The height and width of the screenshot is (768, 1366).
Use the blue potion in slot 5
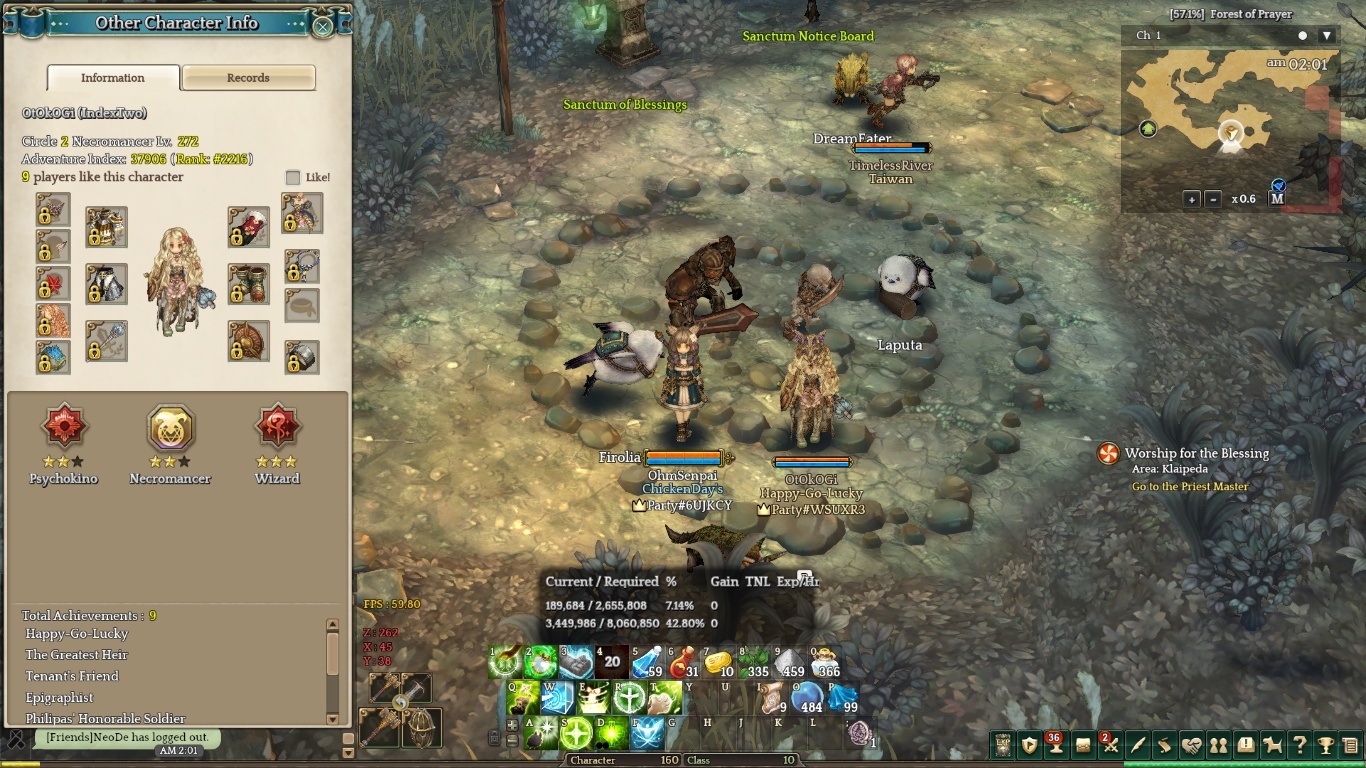click(647, 662)
